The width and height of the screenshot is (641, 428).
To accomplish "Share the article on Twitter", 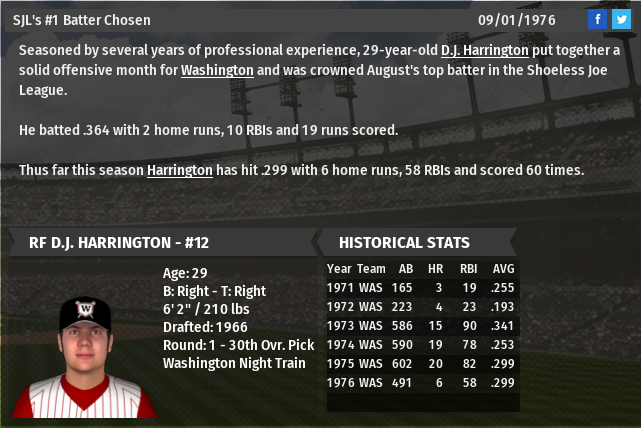I will [x=621, y=19].
